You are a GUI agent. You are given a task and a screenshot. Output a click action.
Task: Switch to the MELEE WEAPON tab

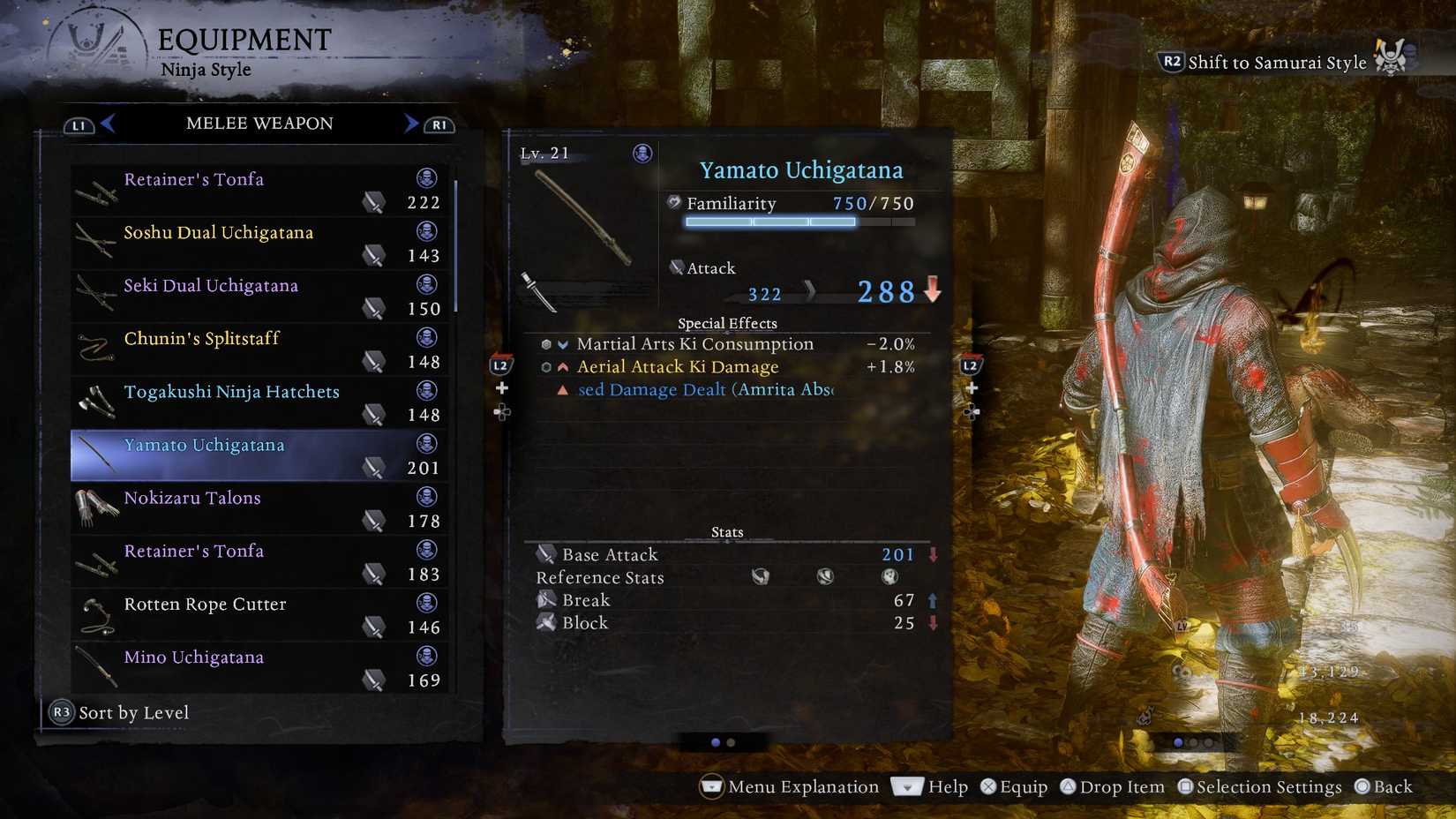click(258, 124)
